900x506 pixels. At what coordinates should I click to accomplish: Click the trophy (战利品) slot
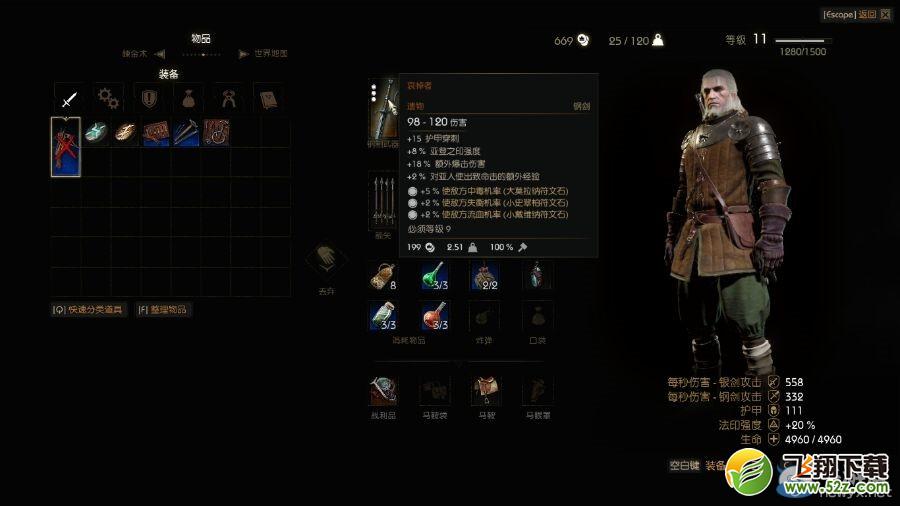tap(383, 391)
